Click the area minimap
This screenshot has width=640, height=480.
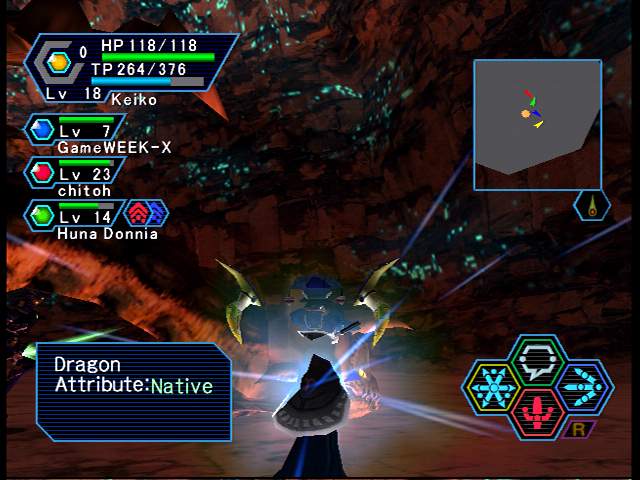[537, 123]
